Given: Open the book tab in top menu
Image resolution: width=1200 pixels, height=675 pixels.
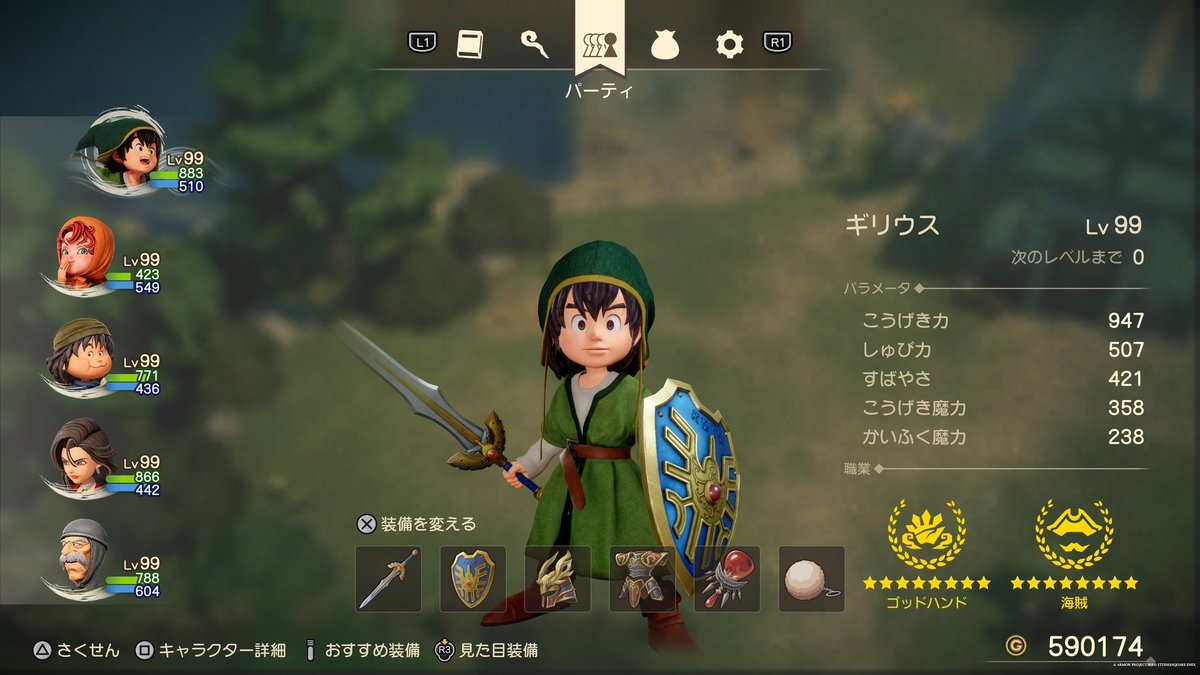Looking at the screenshot, I should point(470,43).
